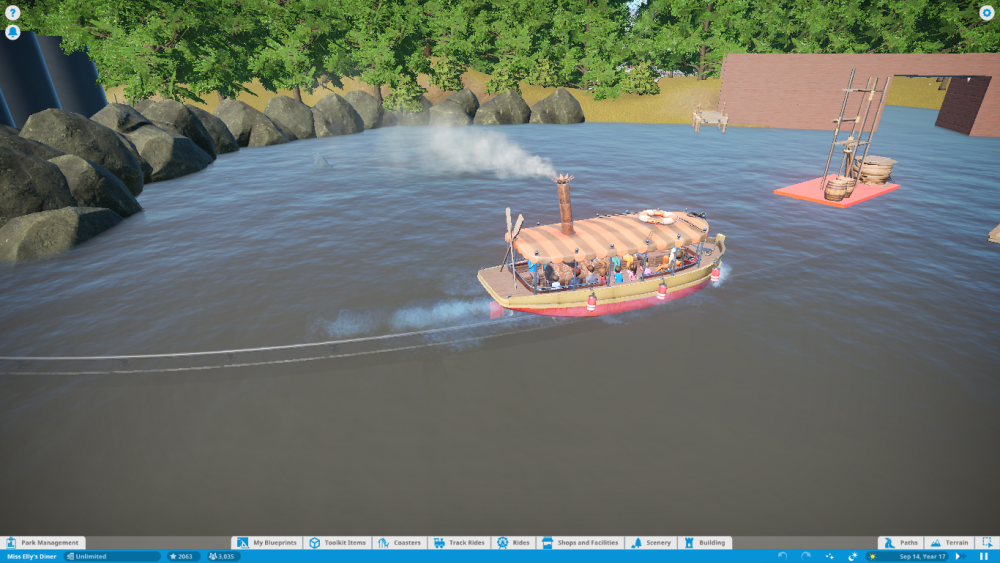Open the My Blueprints tab
This screenshot has width=1000, height=563.
268,543
